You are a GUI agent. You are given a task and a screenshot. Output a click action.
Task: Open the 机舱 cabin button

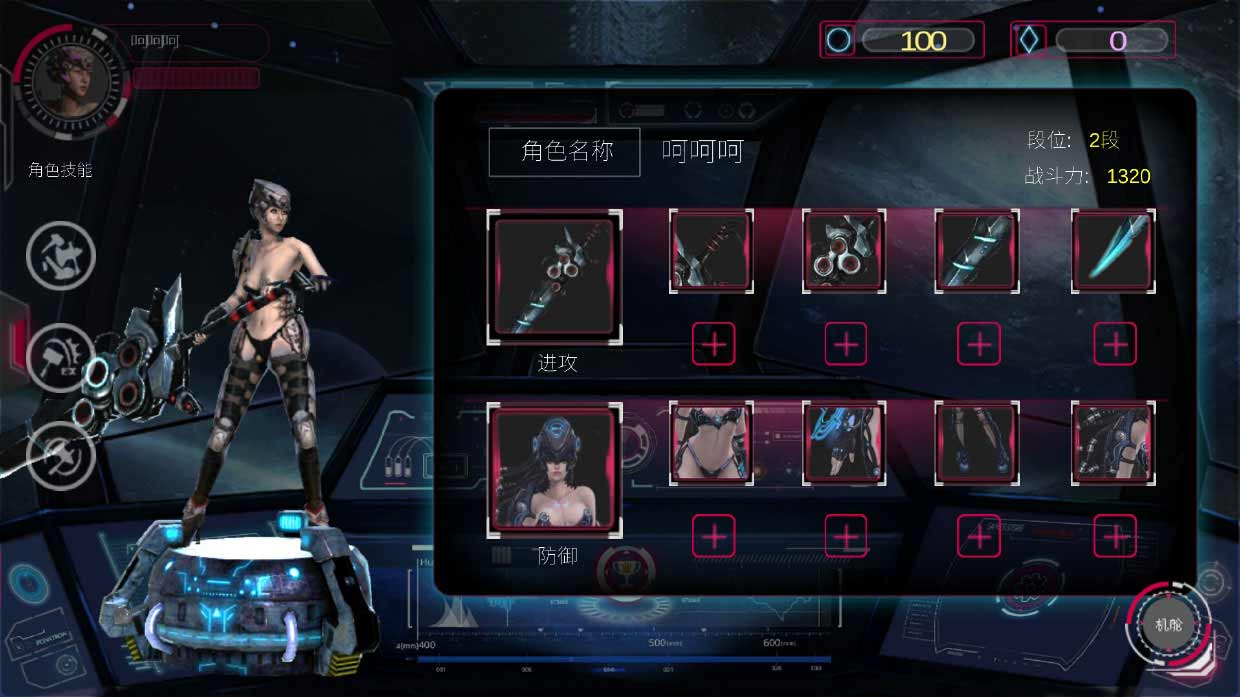pyautogui.click(x=1167, y=625)
